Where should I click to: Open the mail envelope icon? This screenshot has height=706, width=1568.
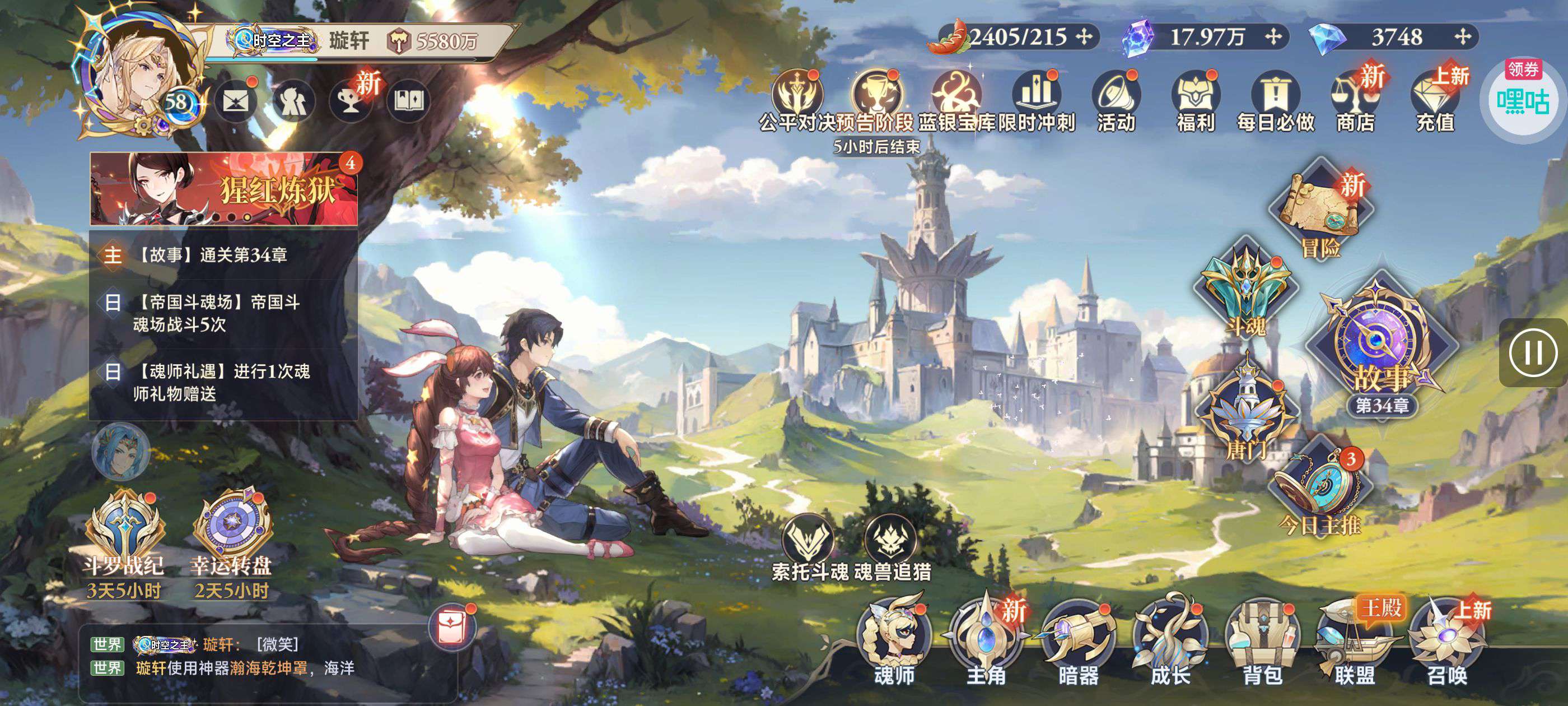[x=236, y=100]
